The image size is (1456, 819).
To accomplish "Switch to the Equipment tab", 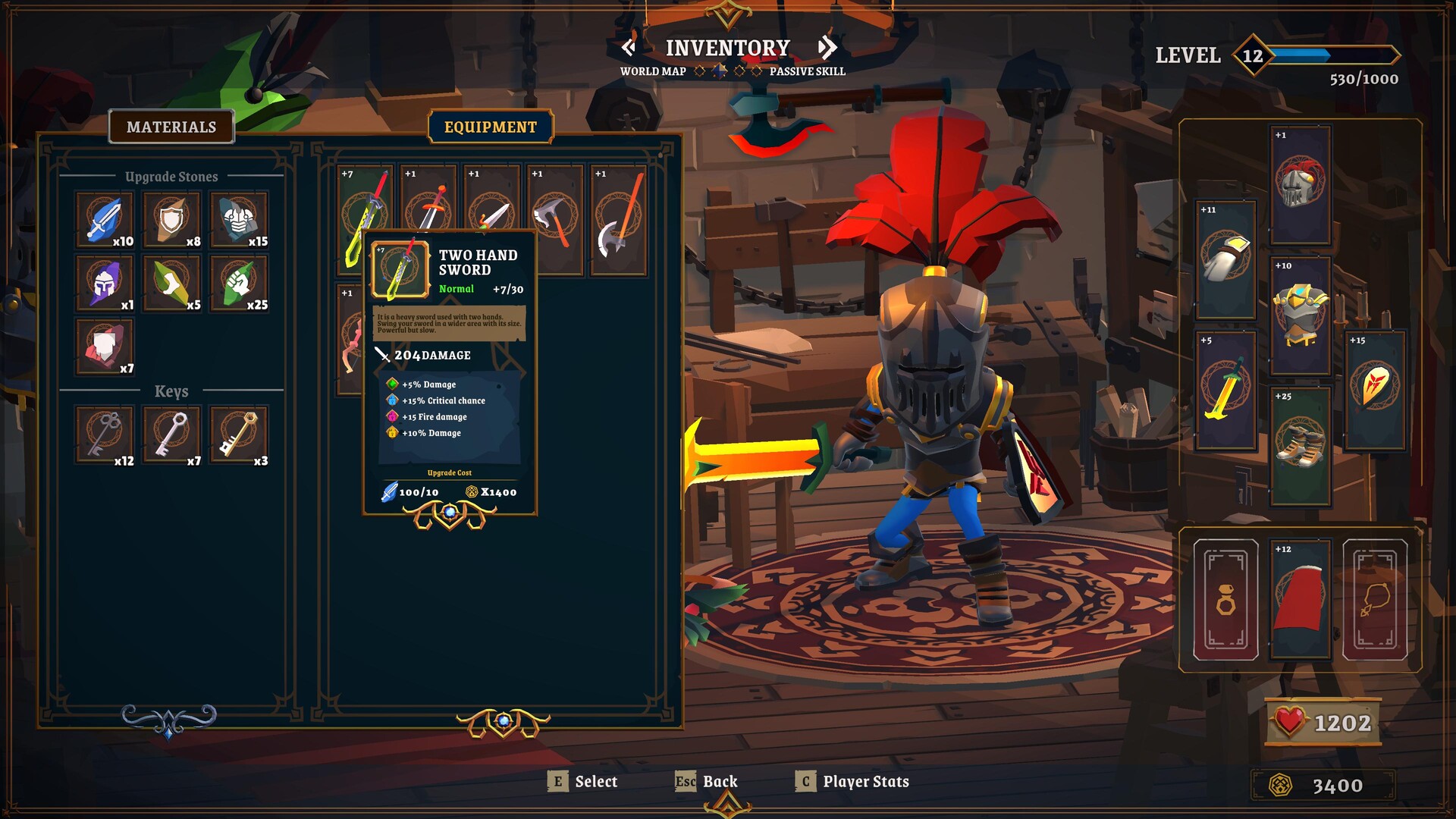I will pyautogui.click(x=491, y=127).
